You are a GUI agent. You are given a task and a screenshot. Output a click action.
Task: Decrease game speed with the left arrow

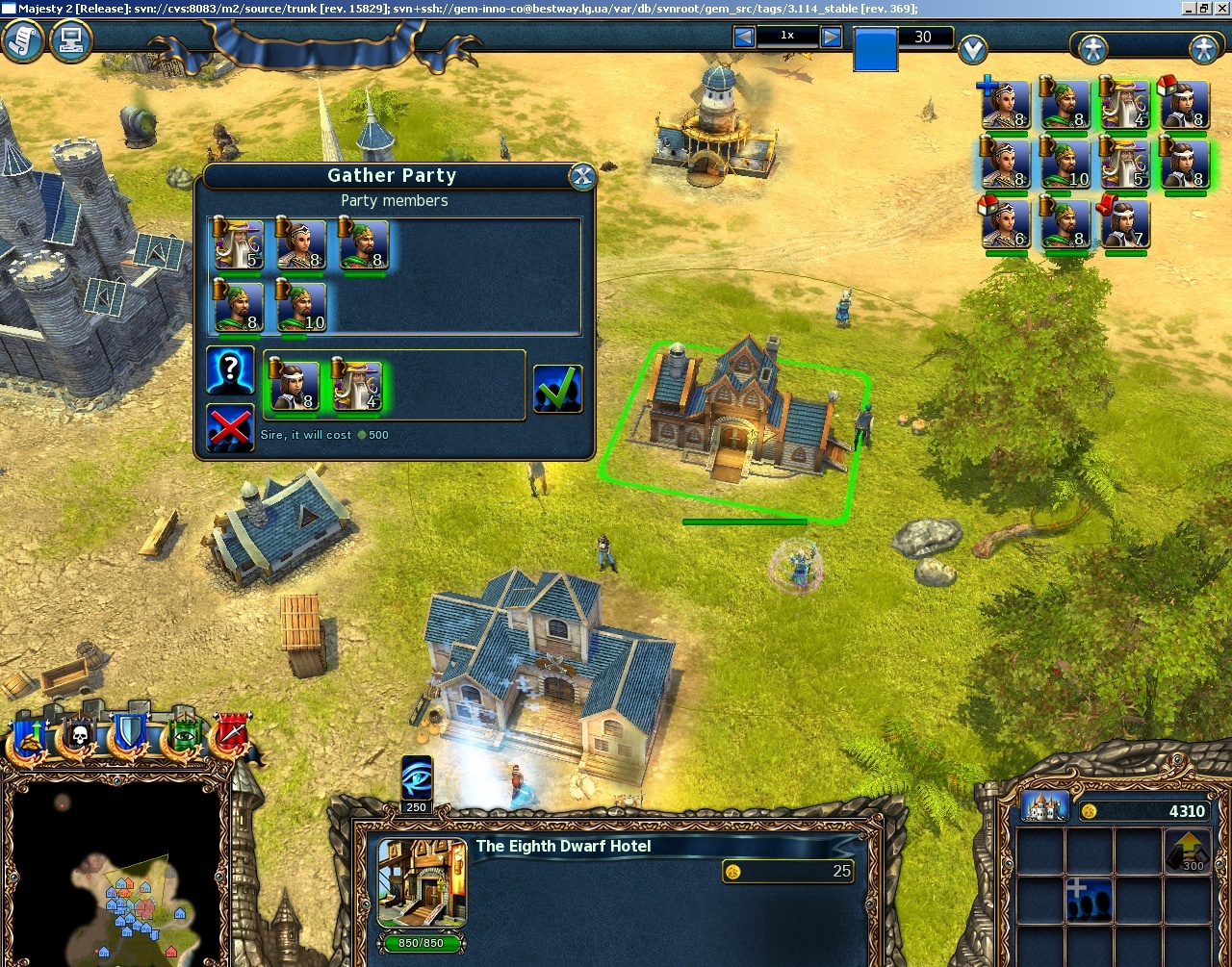click(x=742, y=37)
